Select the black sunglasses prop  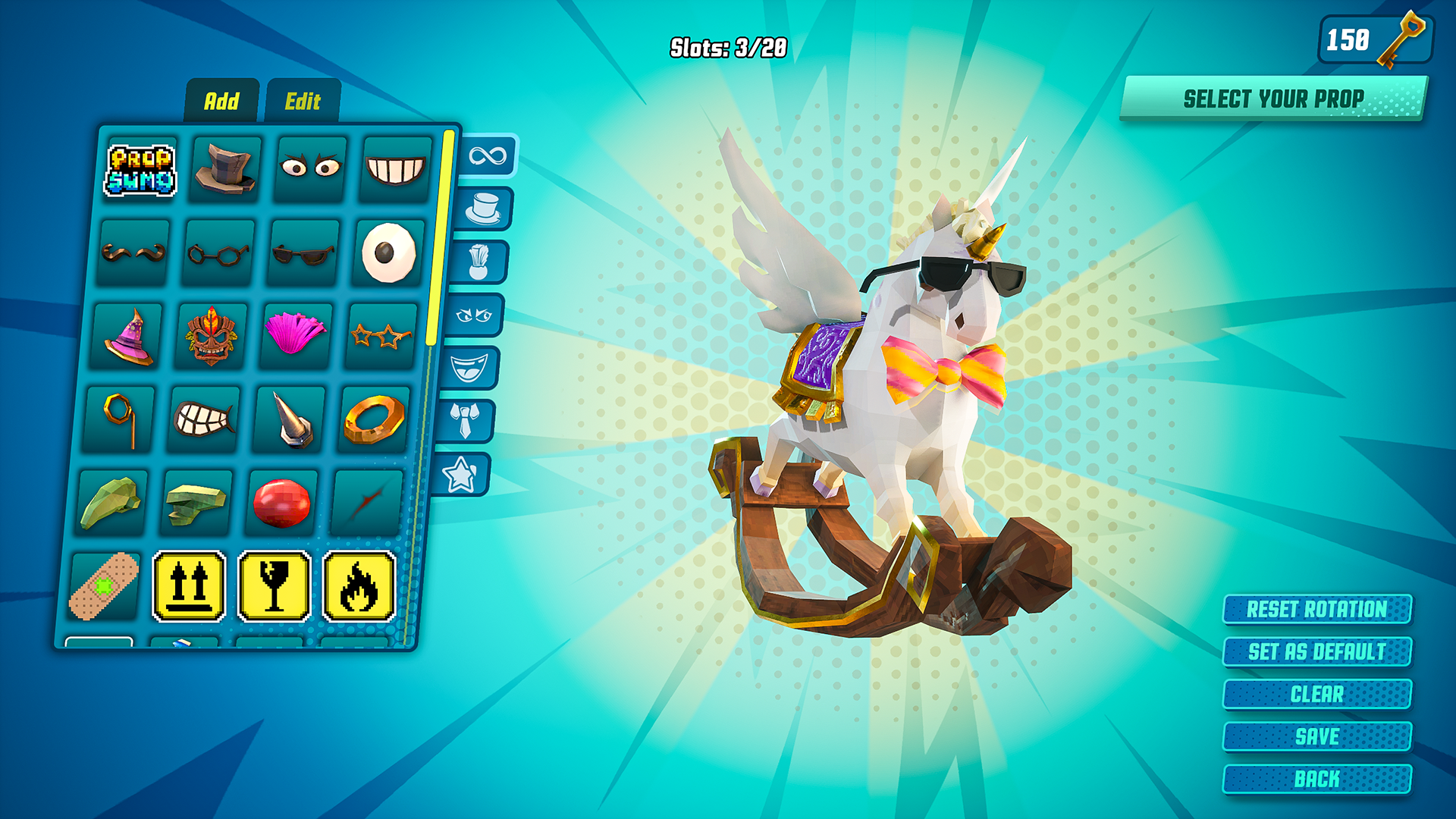[303, 253]
